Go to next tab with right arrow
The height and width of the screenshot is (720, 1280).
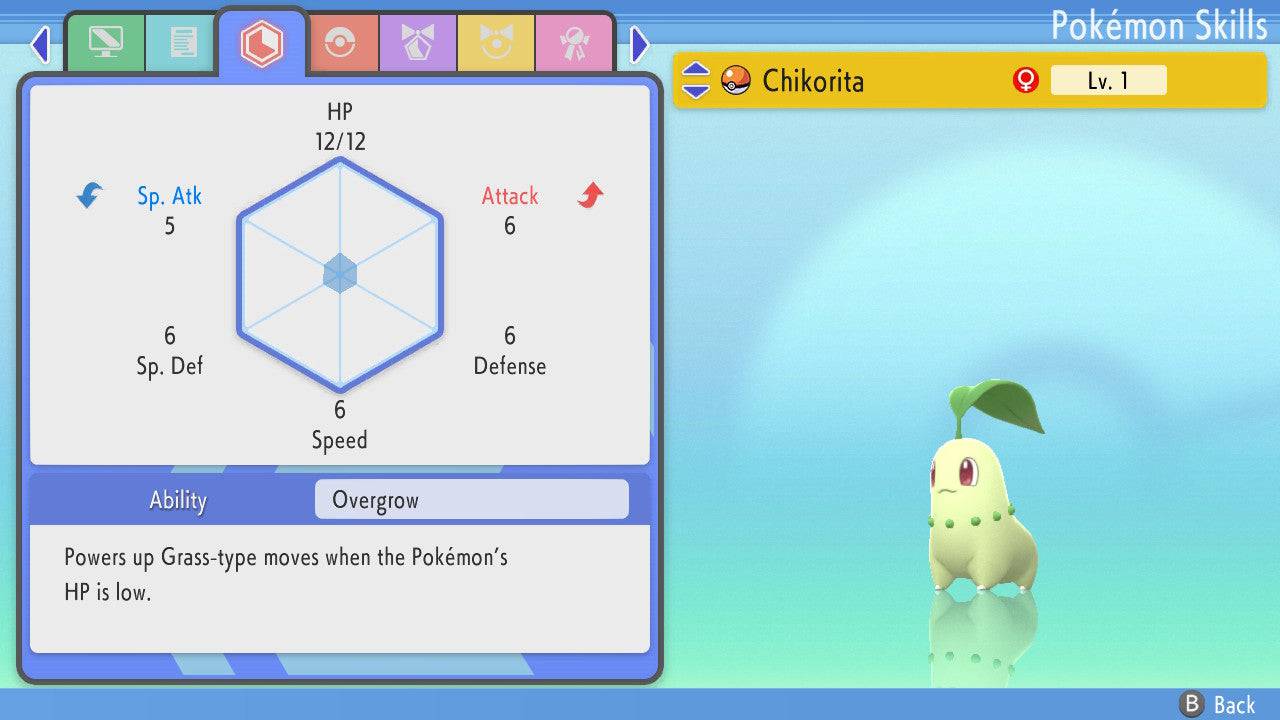coord(640,44)
